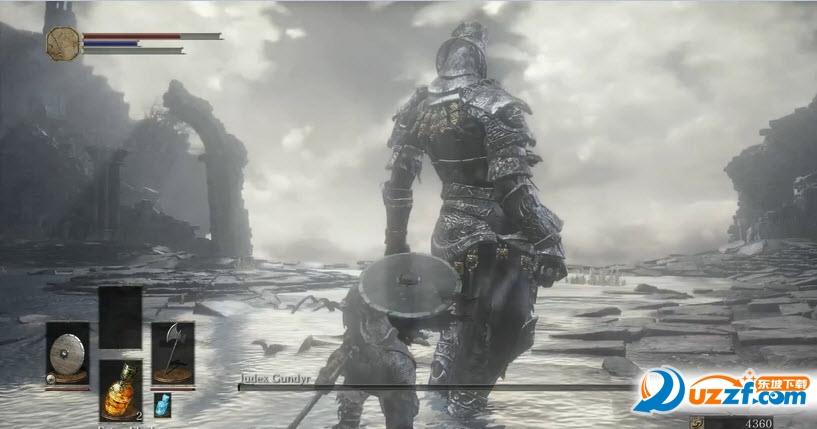Select the round shield left-hand slot
The width and height of the screenshot is (817, 429).
click(x=67, y=353)
